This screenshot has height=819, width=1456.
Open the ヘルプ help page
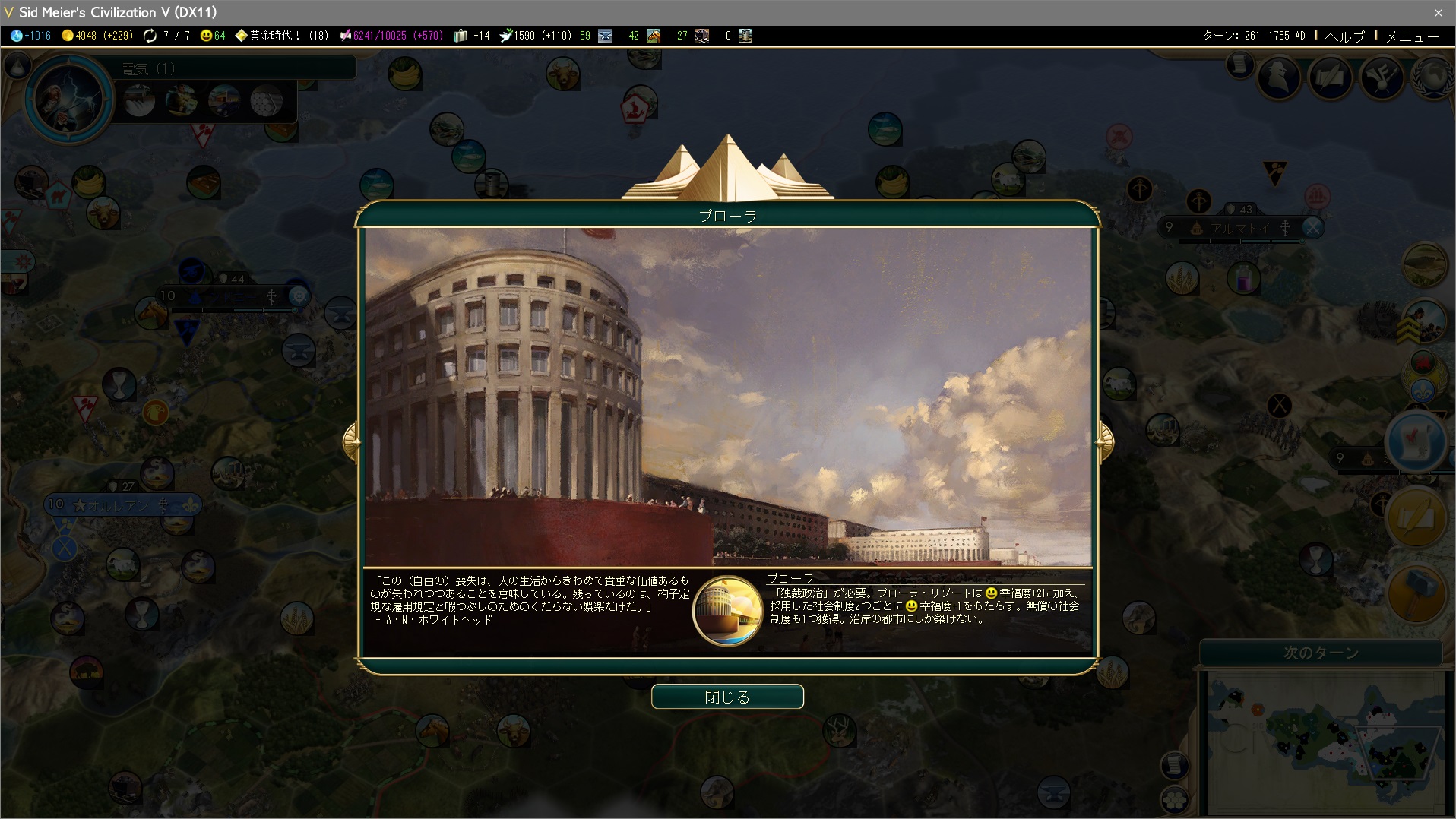click(1344, 36)
